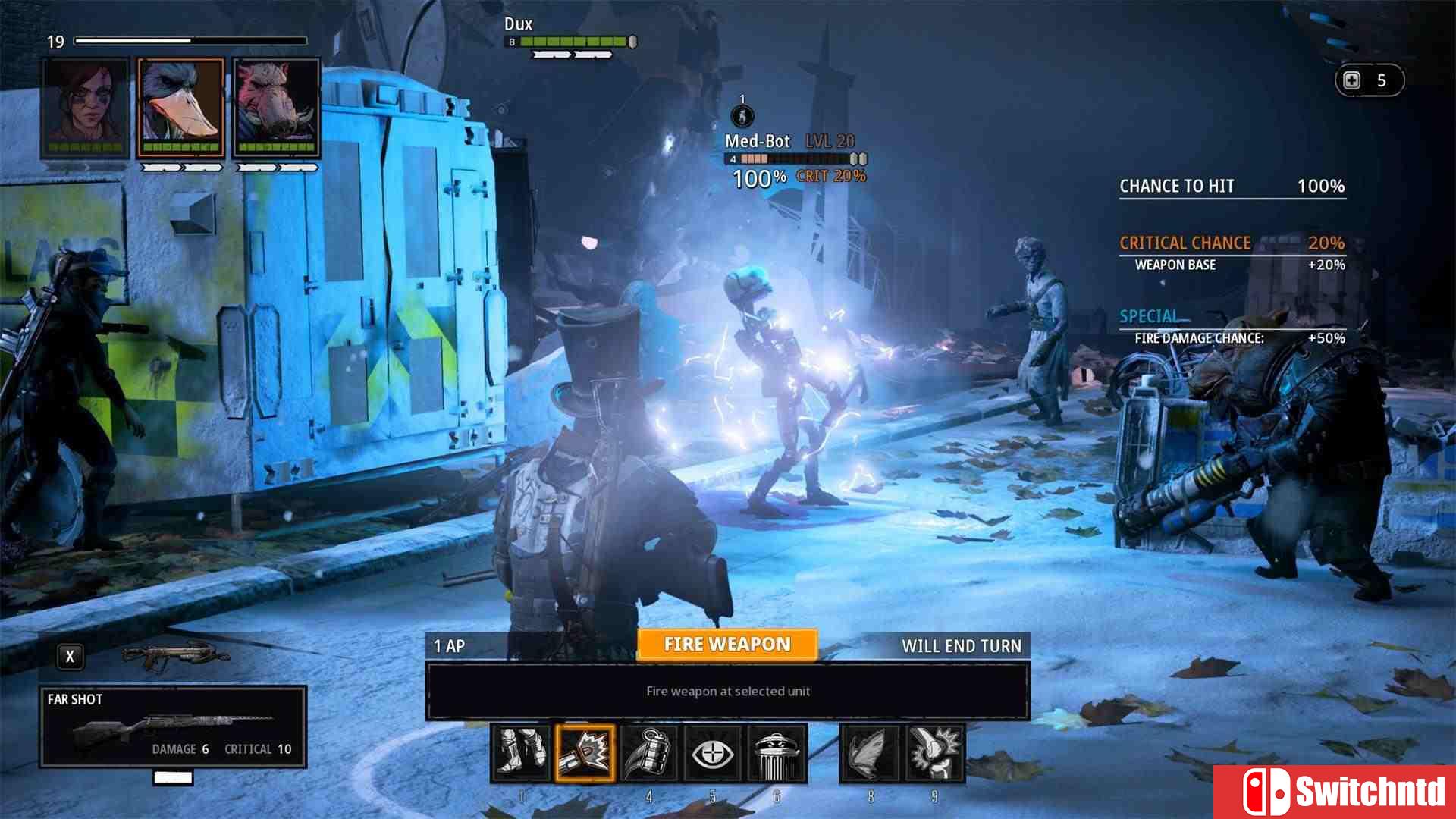The width and height of the screenshot is (1456, 819).
Task: Select Bormin's boar portrait
Action: click(x=275, y=106)
